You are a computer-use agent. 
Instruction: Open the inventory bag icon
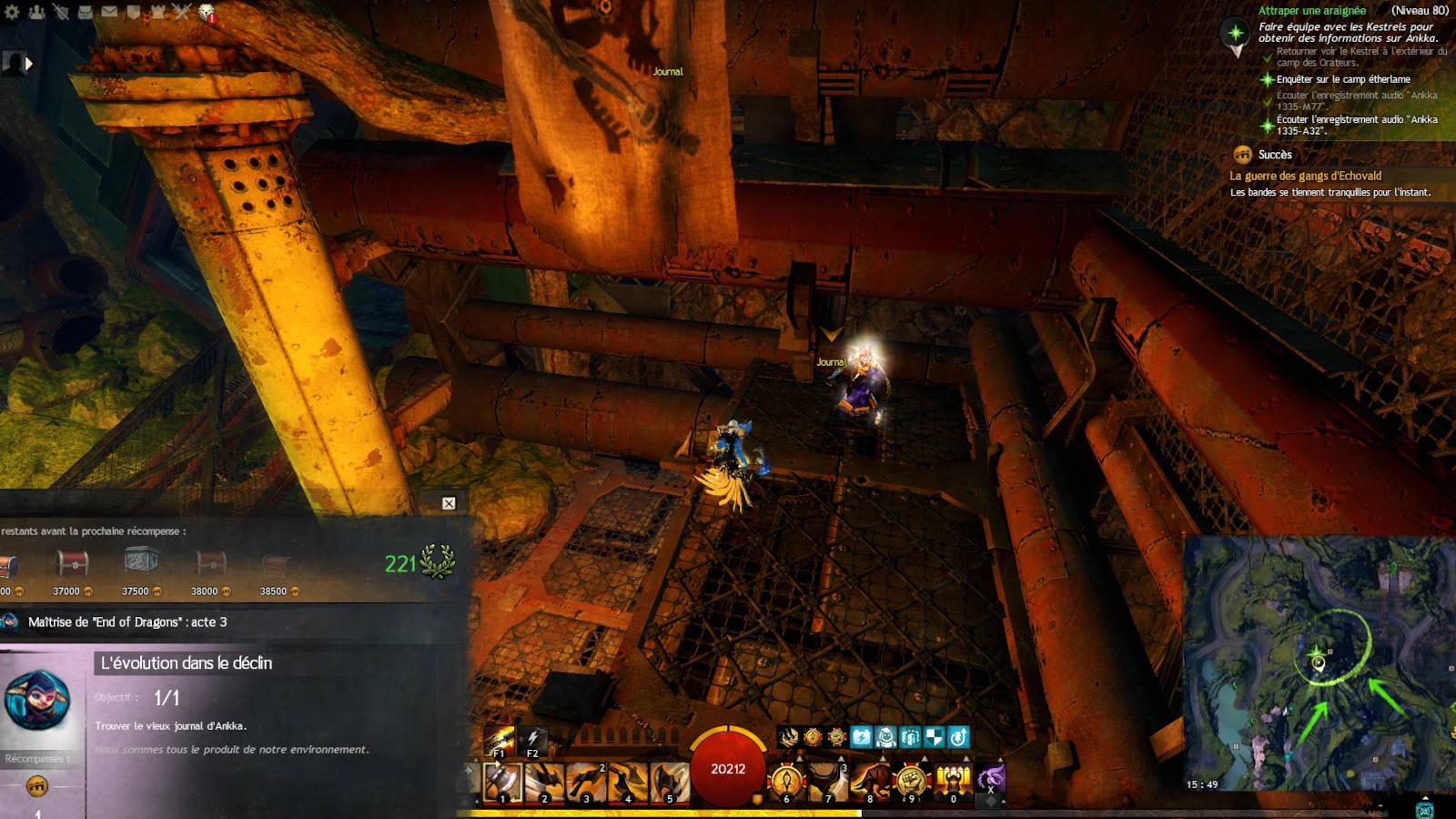coord(85,12)
